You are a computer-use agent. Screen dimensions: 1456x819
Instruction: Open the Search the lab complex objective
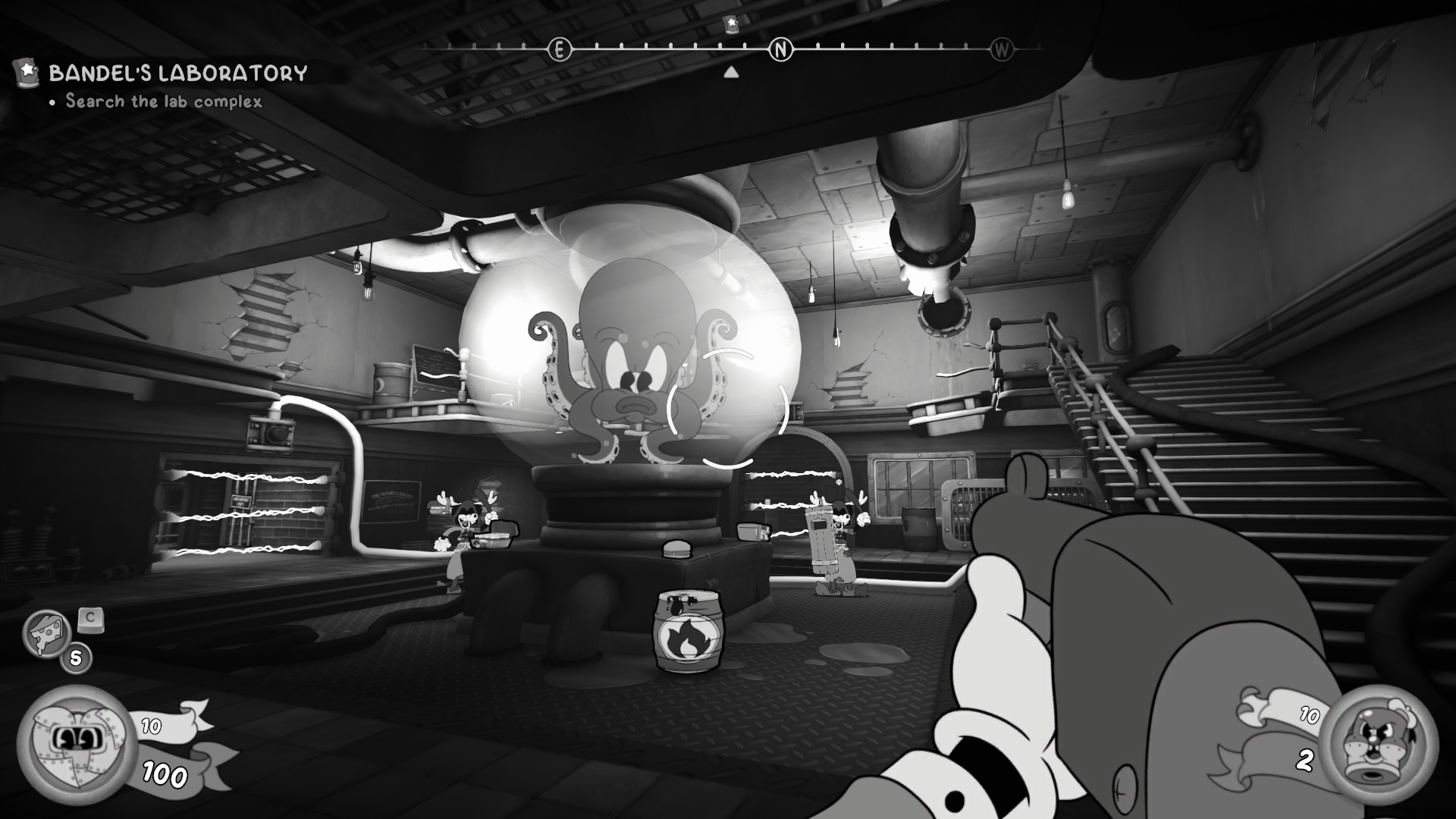[162, 101]
